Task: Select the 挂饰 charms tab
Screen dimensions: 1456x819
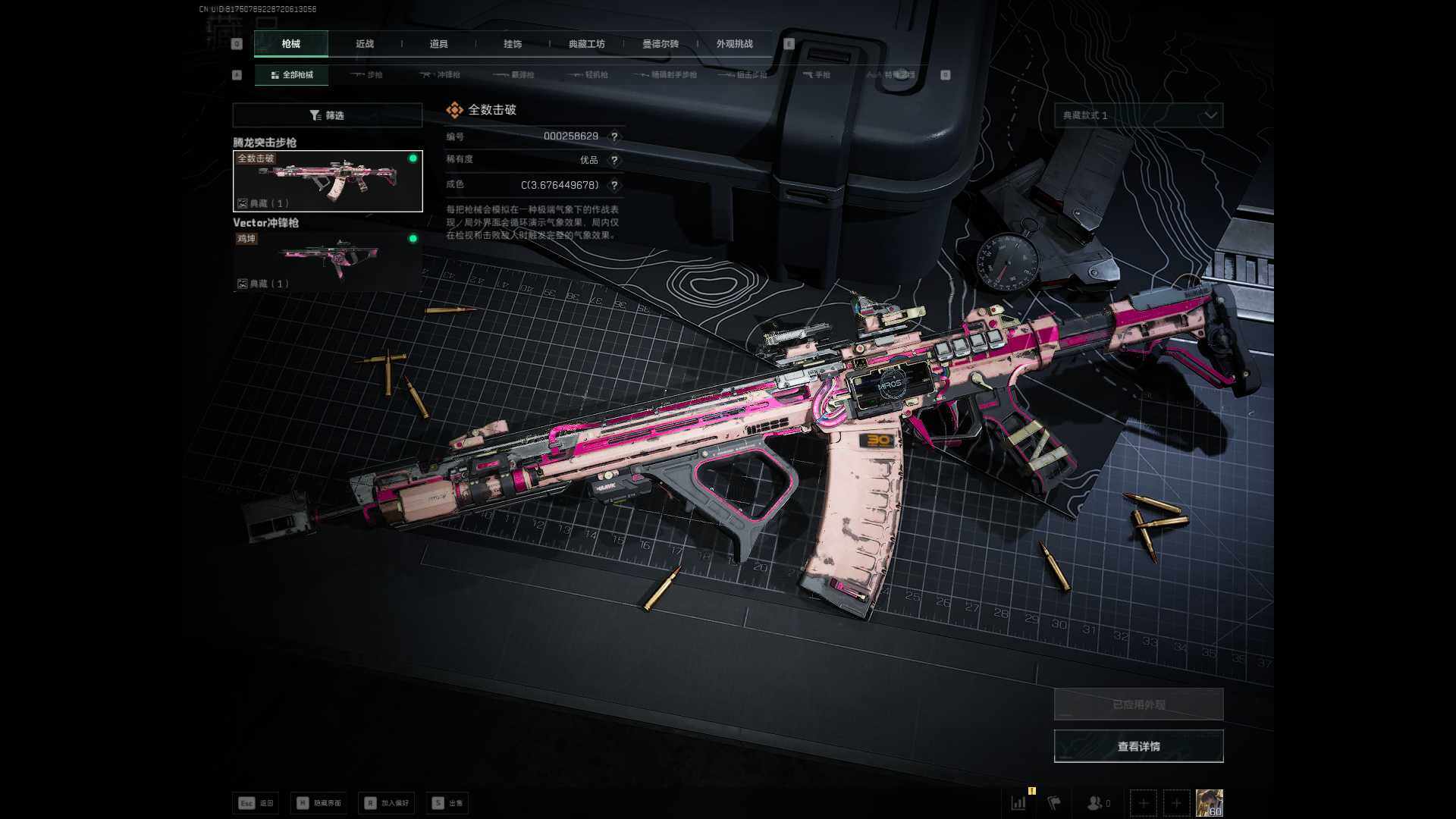Action: (x=513, y=44)
